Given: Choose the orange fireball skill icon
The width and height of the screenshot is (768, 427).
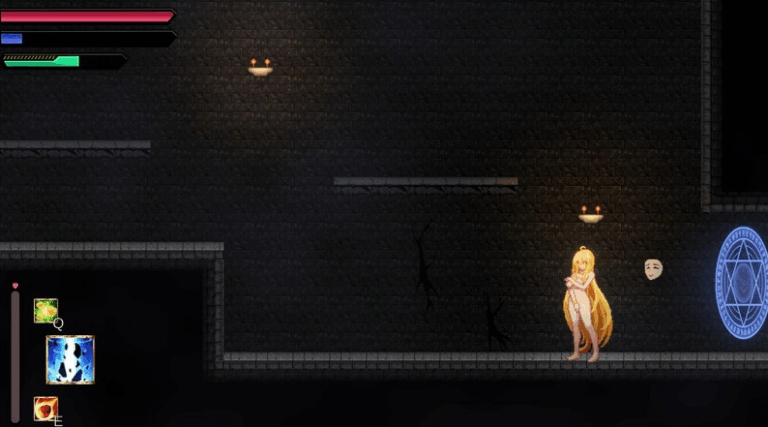Looking at the screenshot, I should [x=45, y=408].
